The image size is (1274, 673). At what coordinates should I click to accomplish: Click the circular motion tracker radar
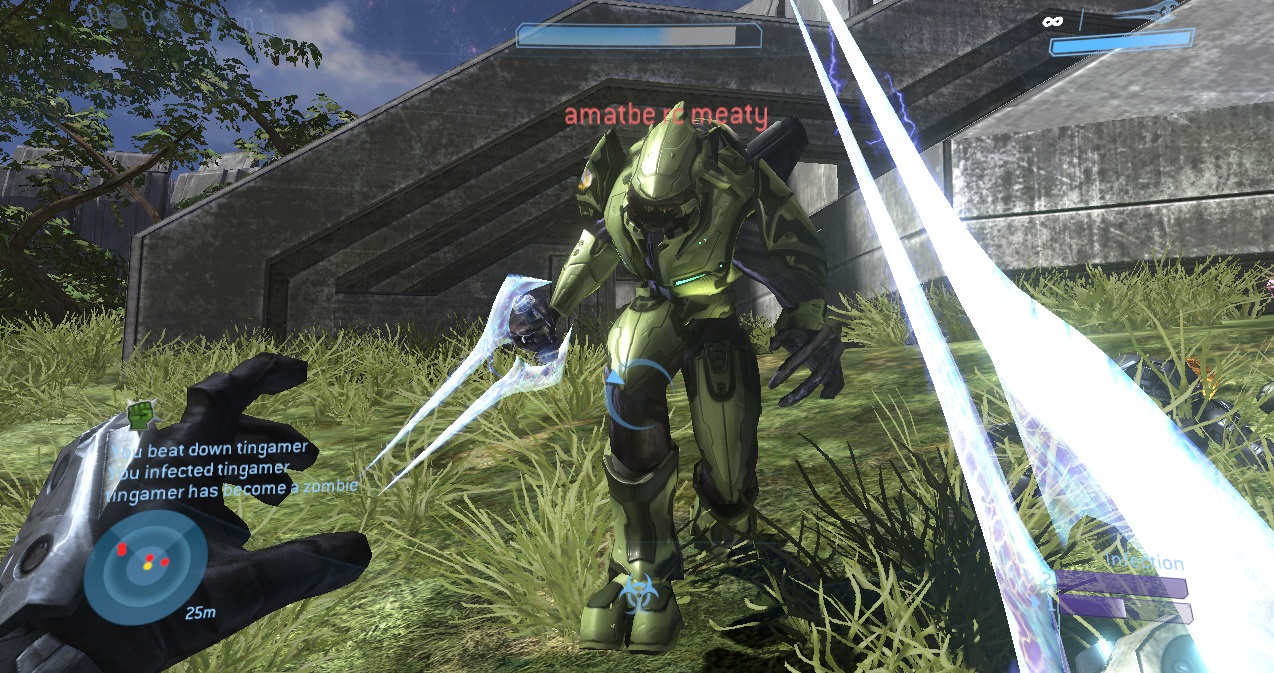(146, 561)
